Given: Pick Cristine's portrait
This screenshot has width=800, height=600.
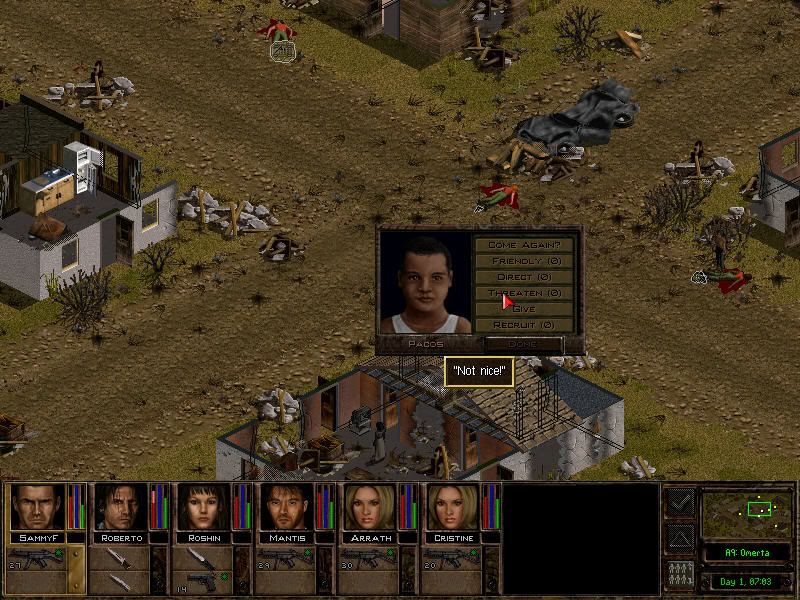Looking at the screenshot, I should click(x=452, y=507).
